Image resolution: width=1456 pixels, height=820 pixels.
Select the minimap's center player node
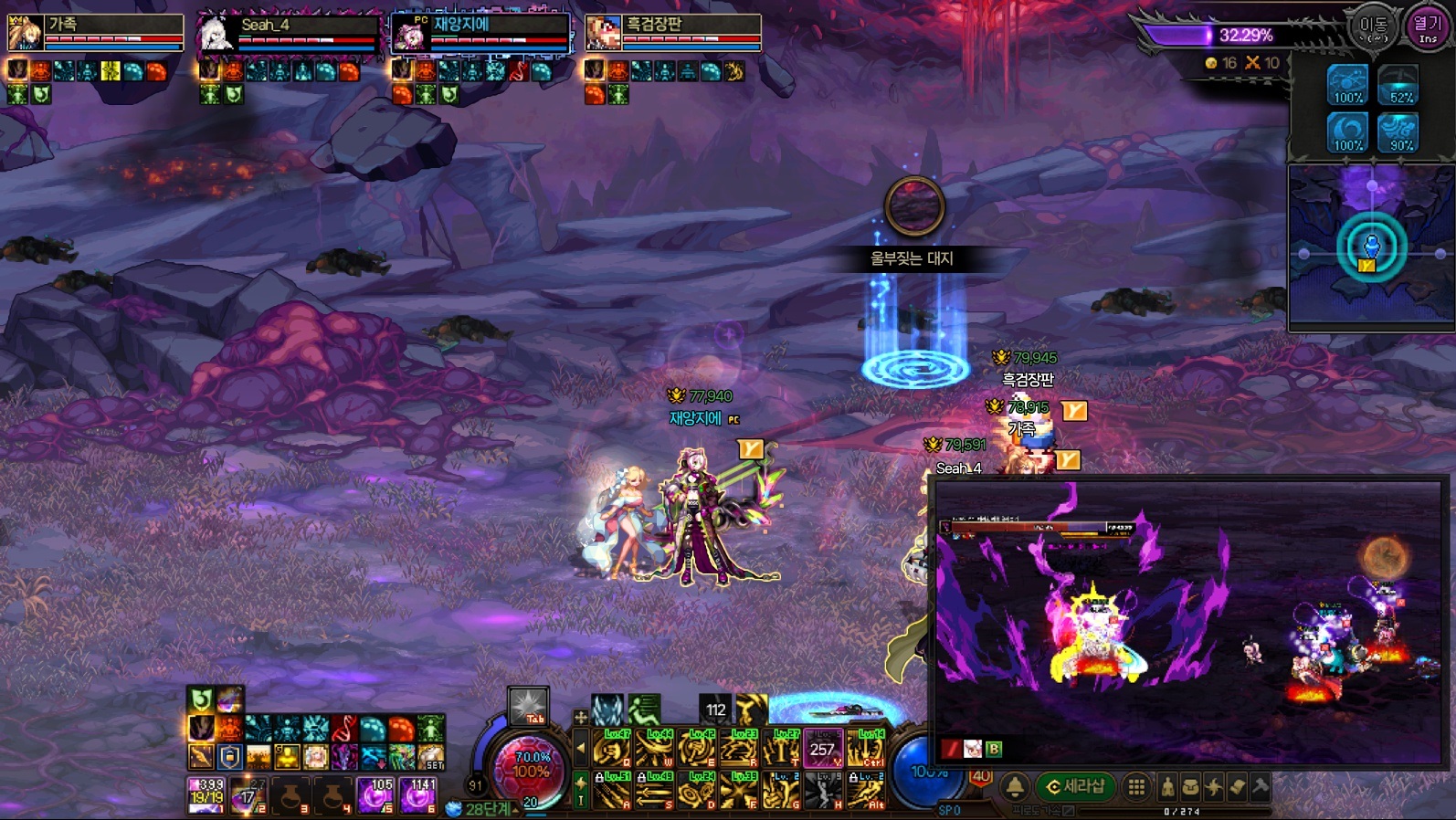(x=1371, y=247)
